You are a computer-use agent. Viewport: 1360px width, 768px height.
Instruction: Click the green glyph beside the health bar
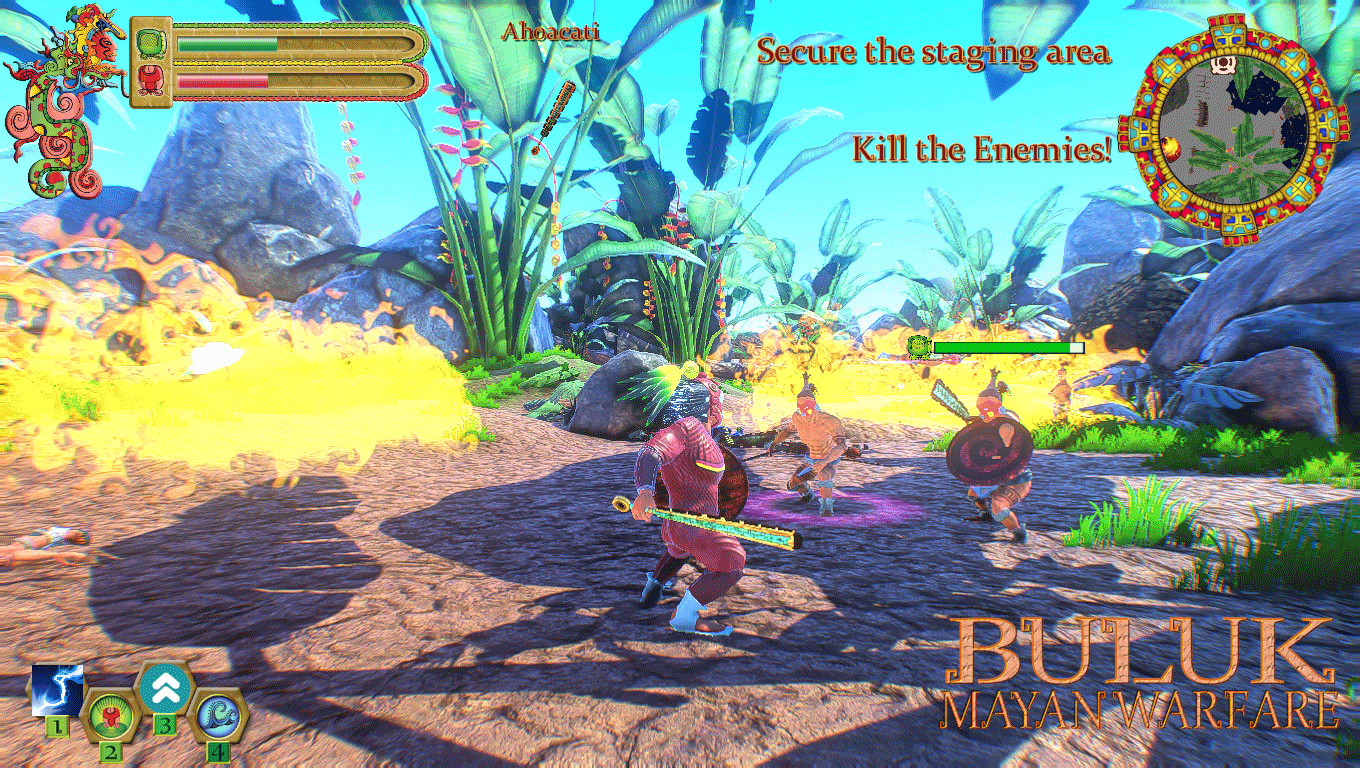point(150,43)
